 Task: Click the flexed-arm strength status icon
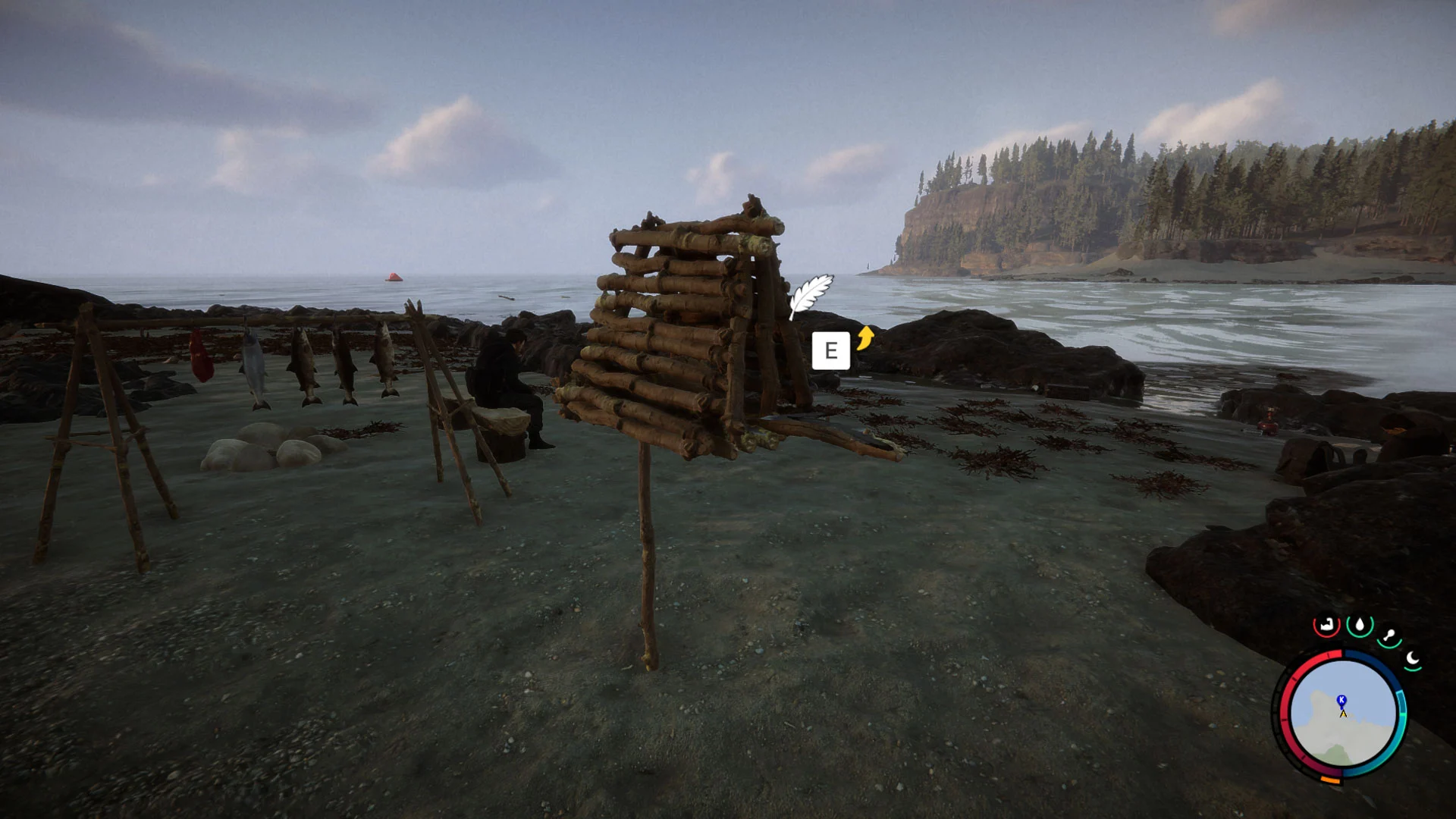point(1326,626)
